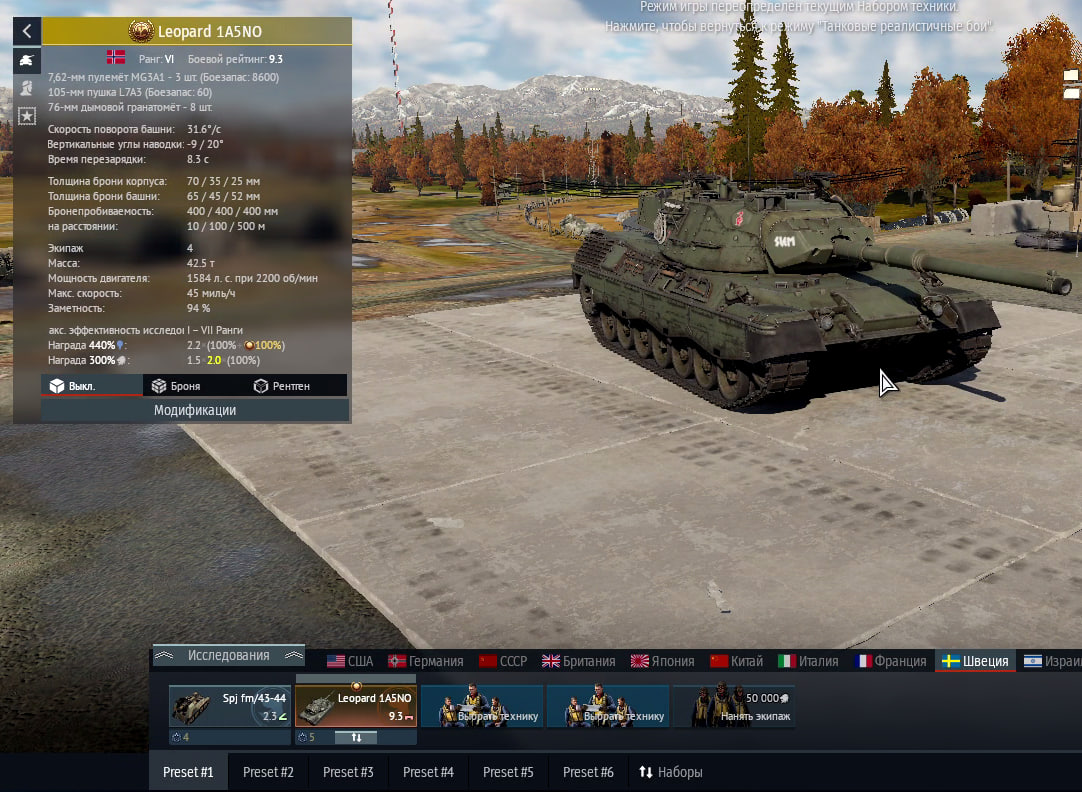This screenshot has width=1082, height=792.
Task: Open the Италия nation tab
Action: coord(808,661)
